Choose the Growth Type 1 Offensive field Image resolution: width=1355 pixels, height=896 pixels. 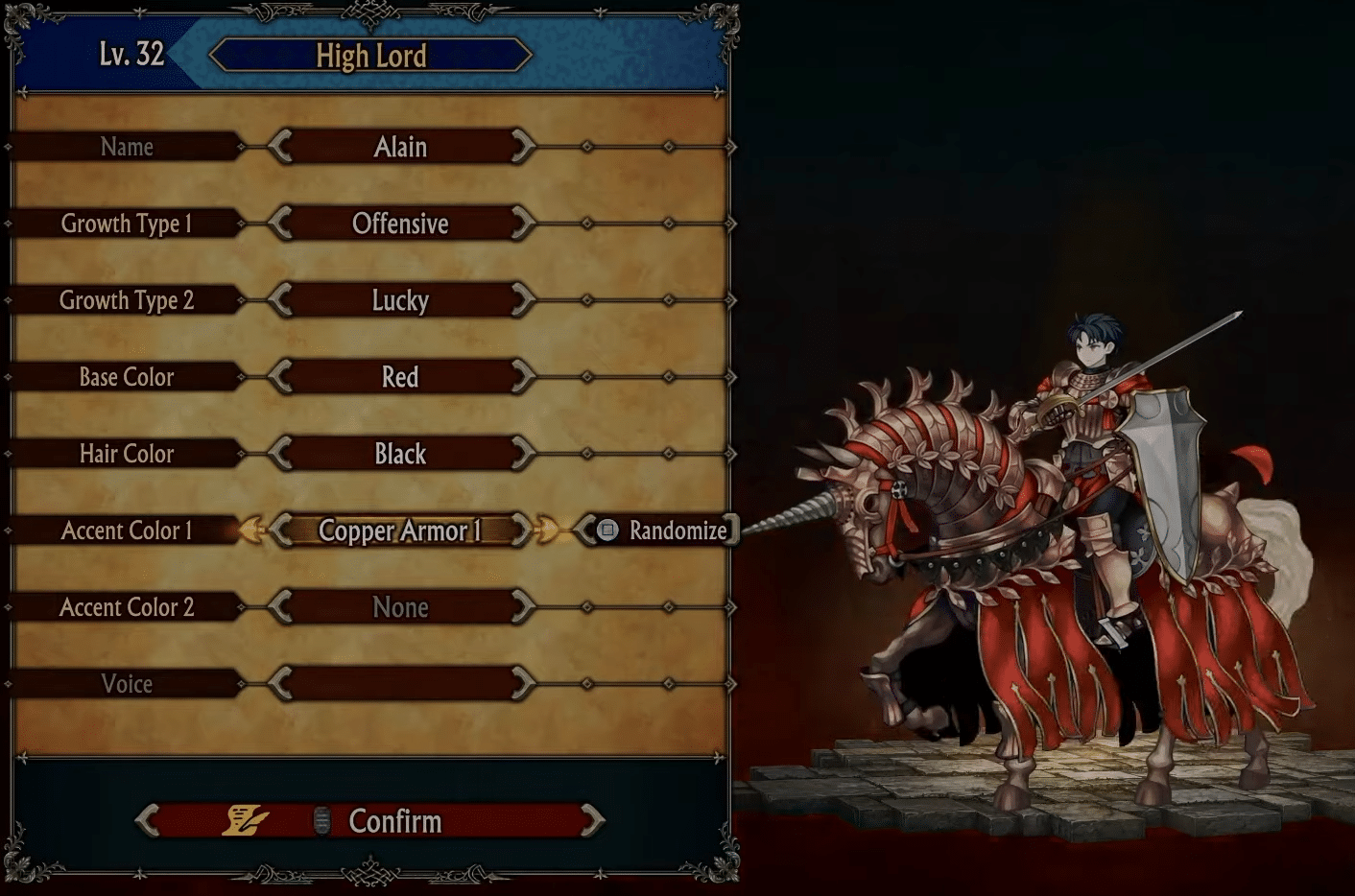point(400,224)
